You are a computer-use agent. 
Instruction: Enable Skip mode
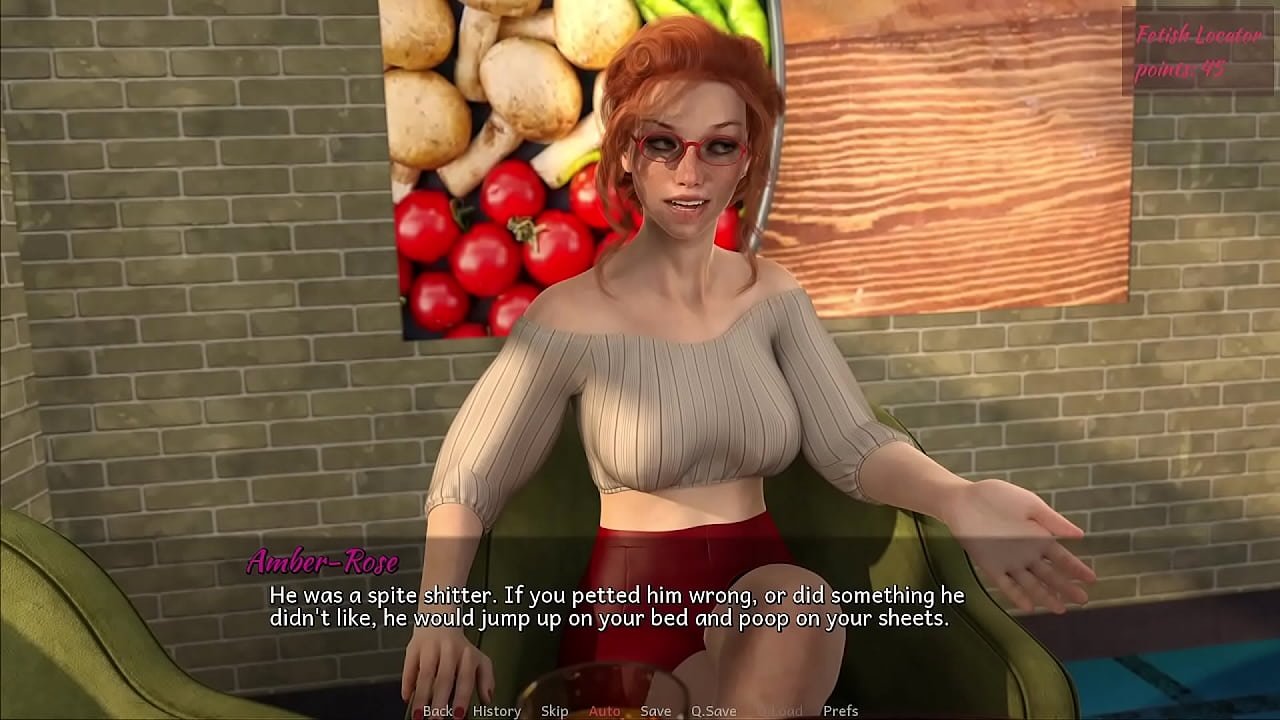553,711
